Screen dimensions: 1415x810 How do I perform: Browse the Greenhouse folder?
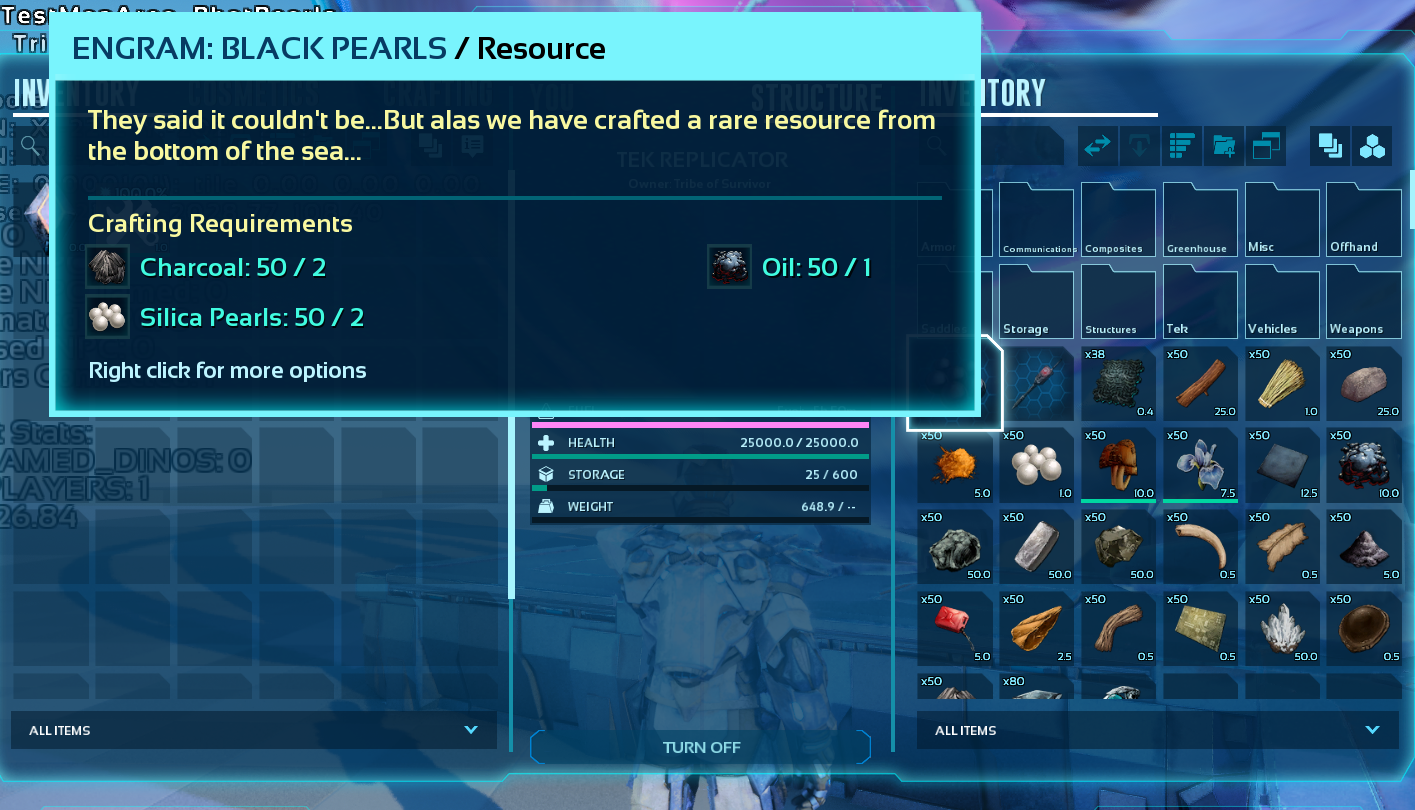[x=1200, y=220]
